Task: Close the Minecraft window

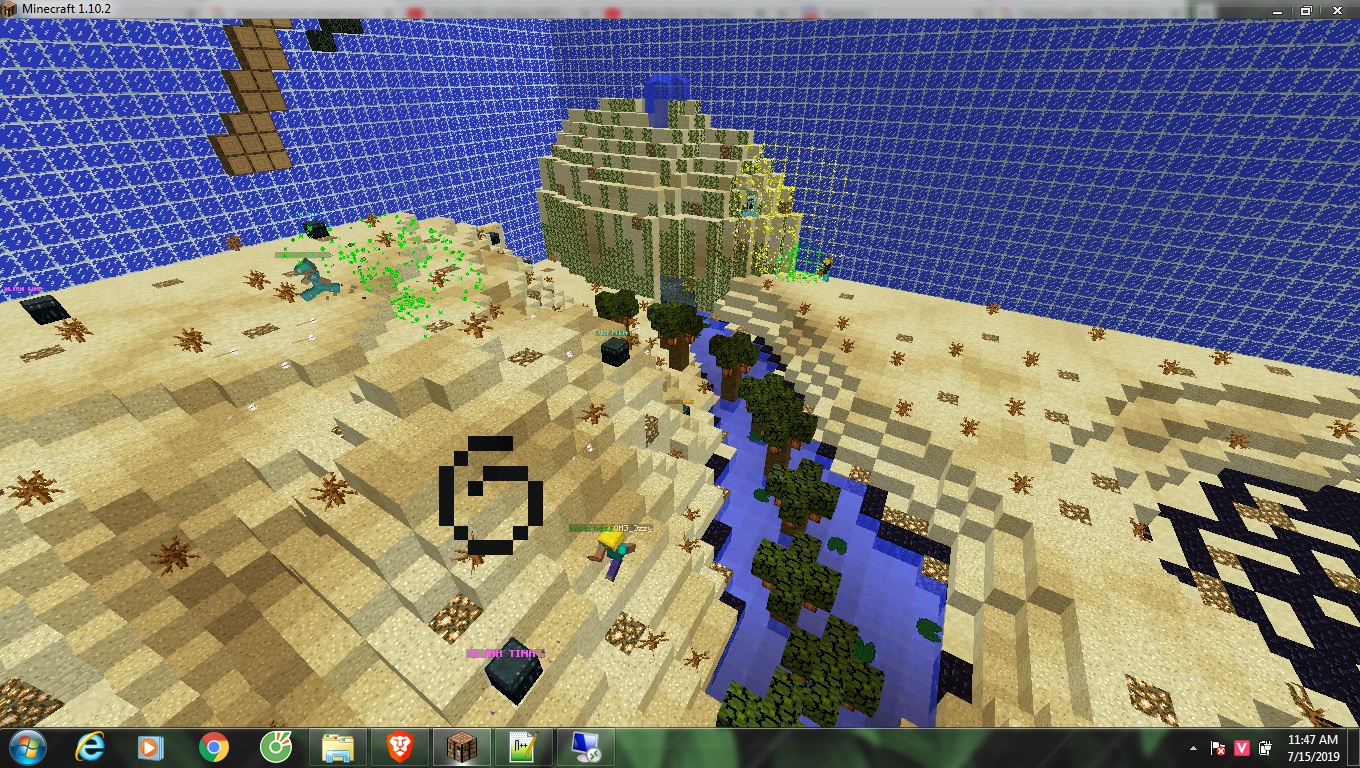Action: (x=1338, y=10)
